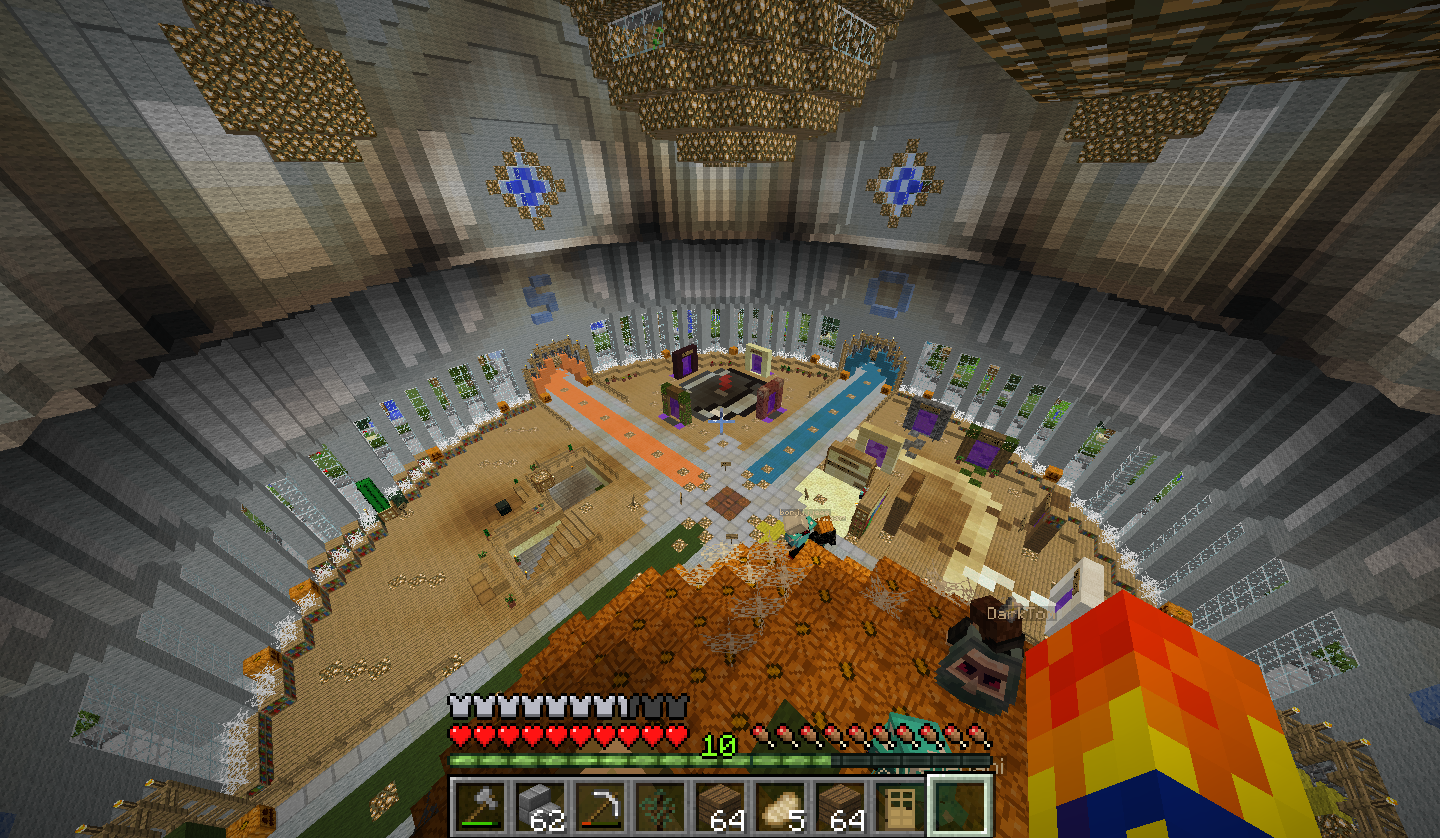Screen dimensions: 1440x838
Task: Select the iron axe hotbar slot
Action: pos(480,805)
